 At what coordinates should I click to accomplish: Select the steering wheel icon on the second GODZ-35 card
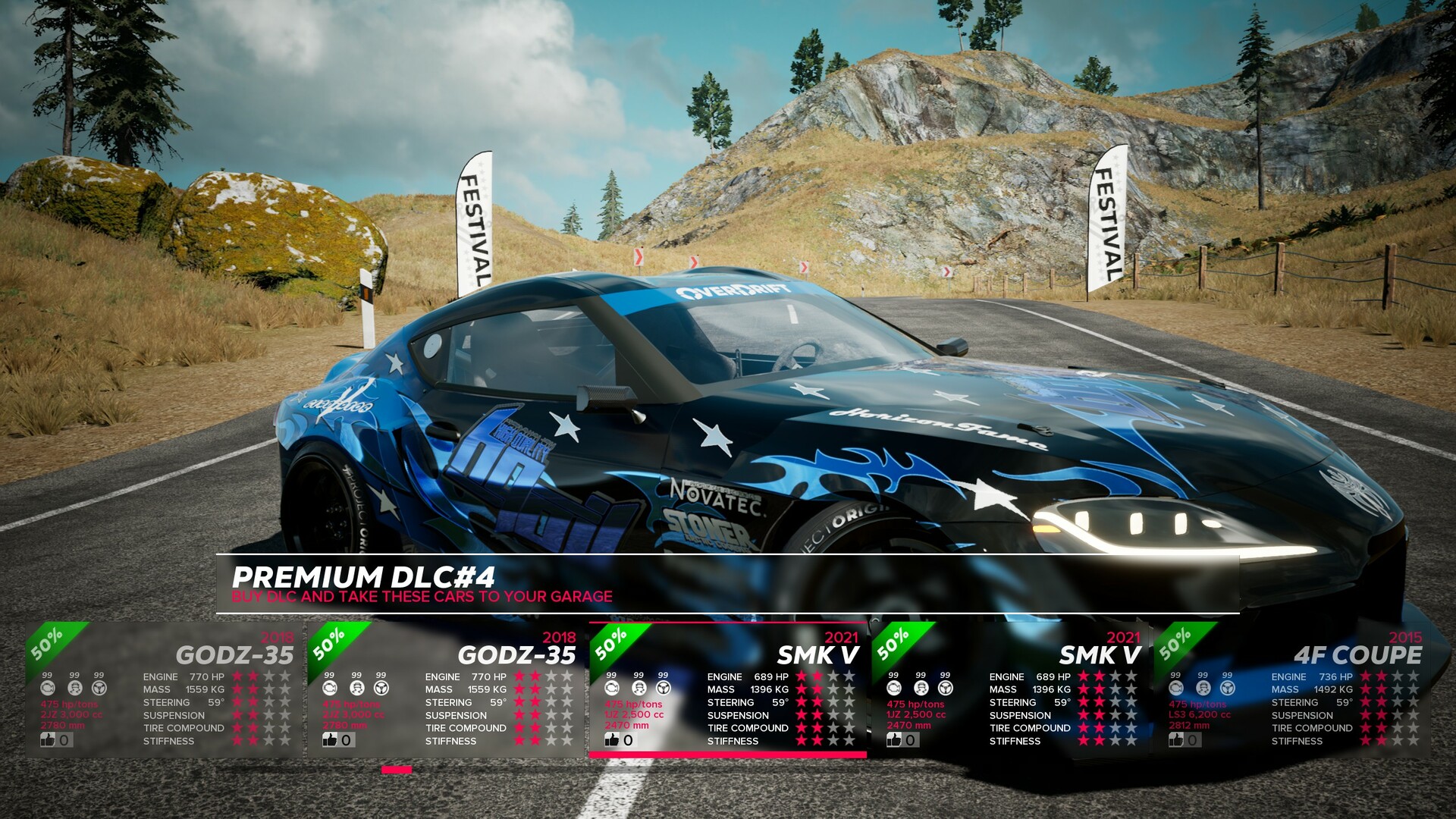[x=381, y=687]
